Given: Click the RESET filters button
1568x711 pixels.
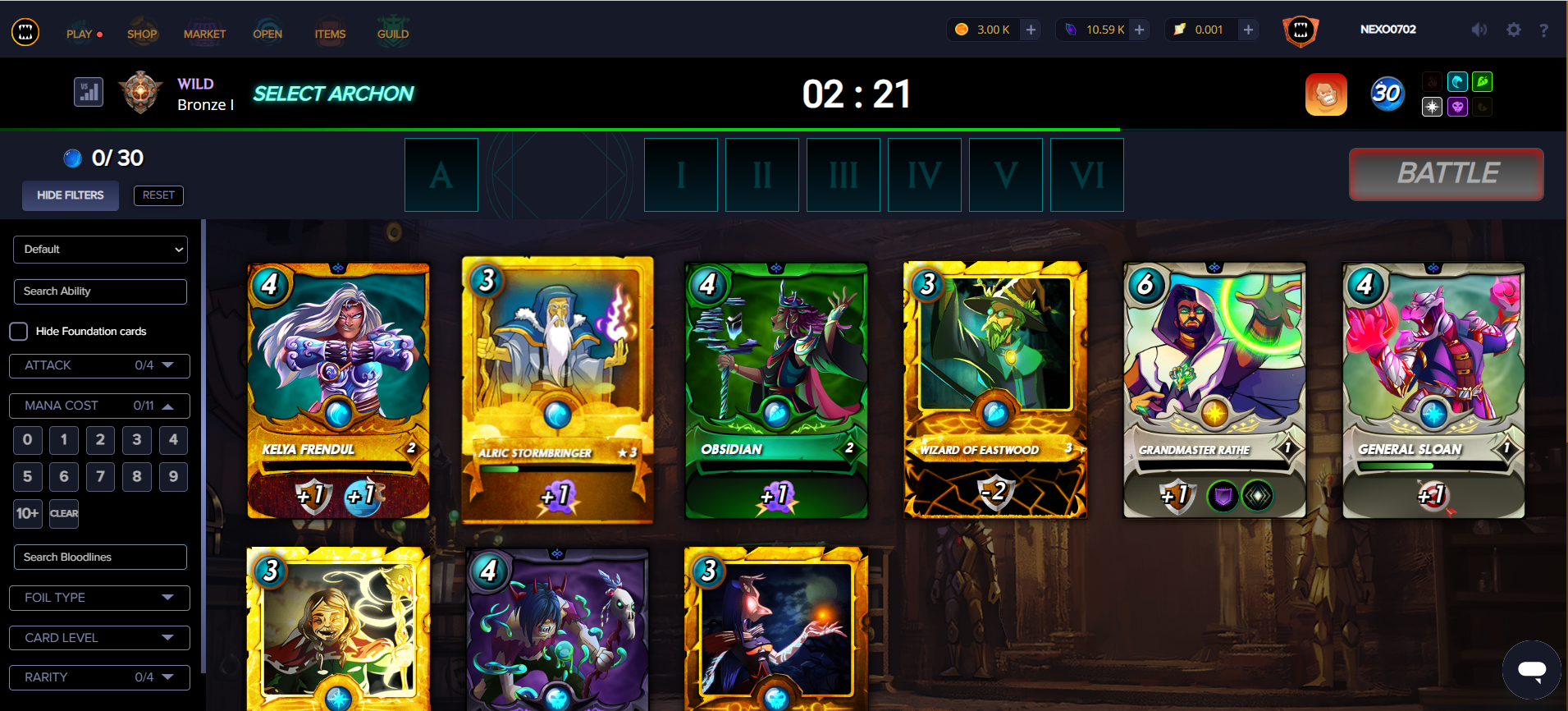Looking at the screenshot, I should [x=158, y=195].
